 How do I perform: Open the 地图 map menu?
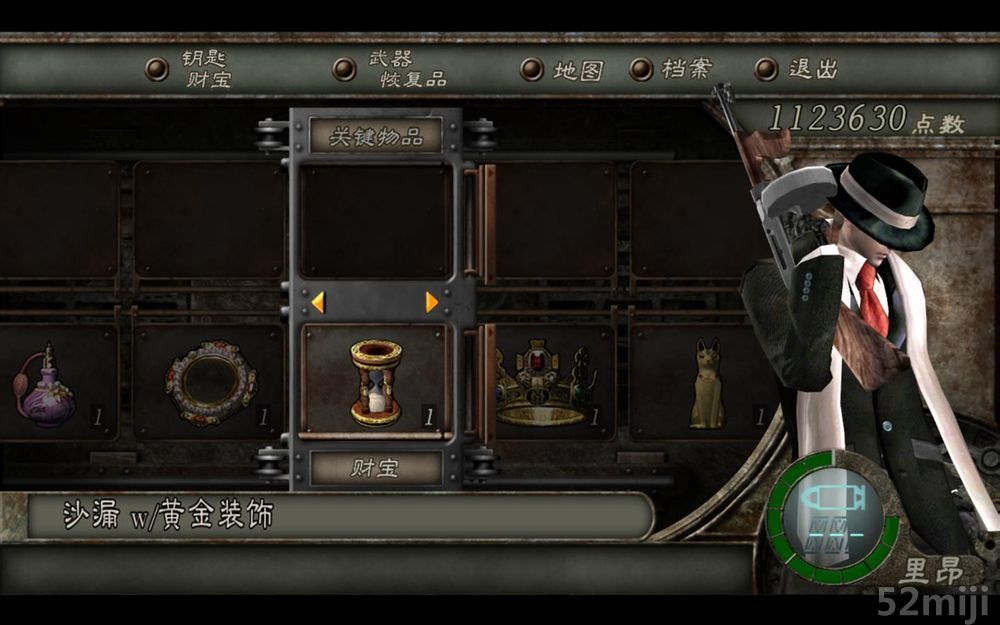(x=564, y=70)
